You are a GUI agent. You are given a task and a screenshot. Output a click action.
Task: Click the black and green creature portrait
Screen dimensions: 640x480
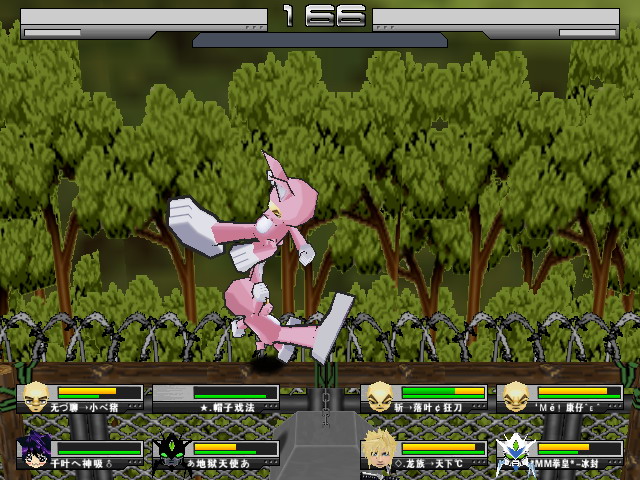coord(171,450)
